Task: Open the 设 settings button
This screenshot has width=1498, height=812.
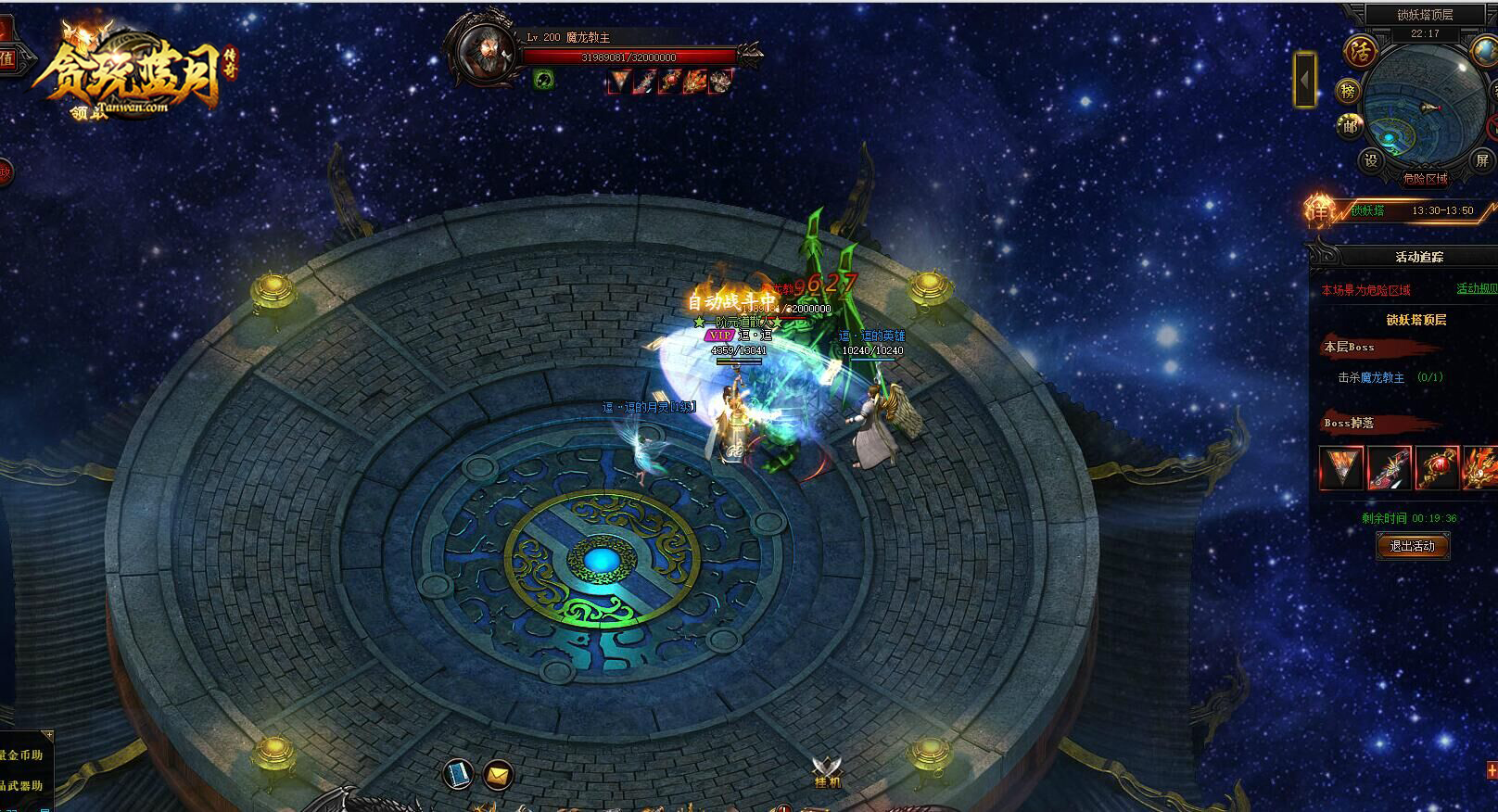Action: pos(1371,159)
